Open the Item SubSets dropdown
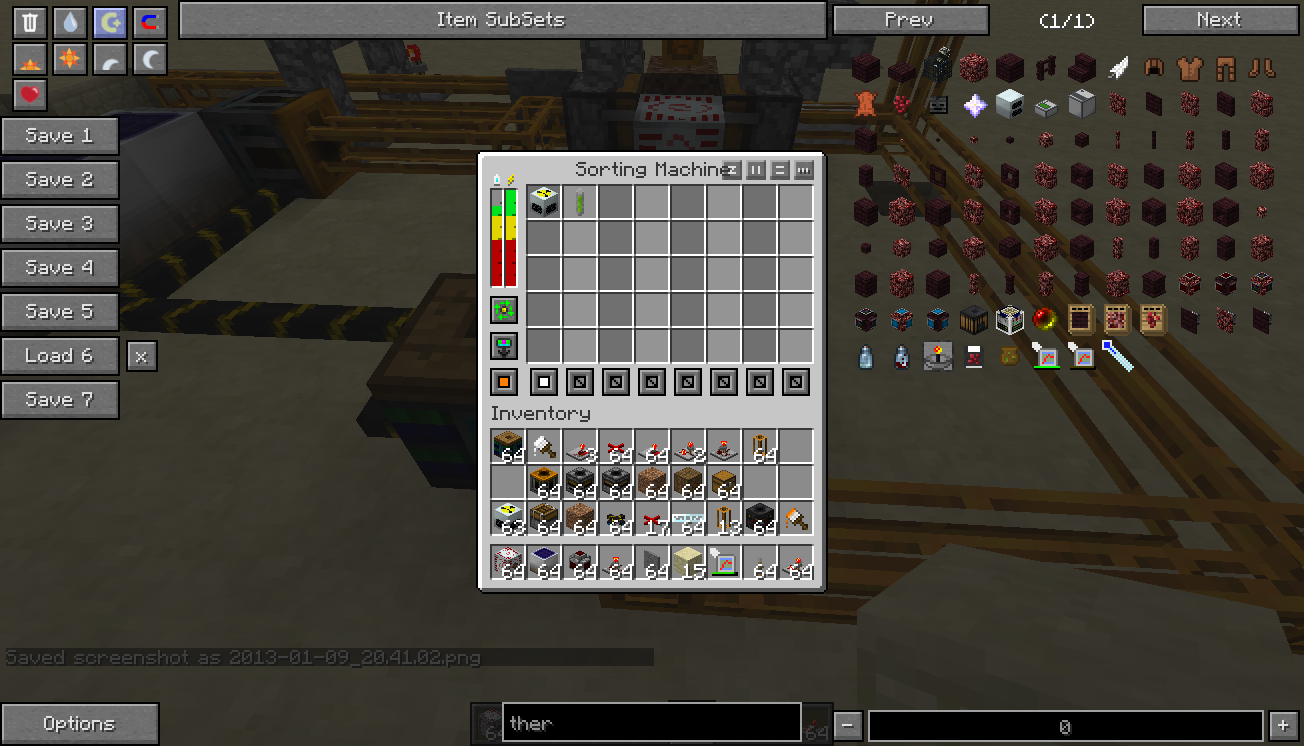The width and height of the screenshot is (1304, 746). point(501,20)
